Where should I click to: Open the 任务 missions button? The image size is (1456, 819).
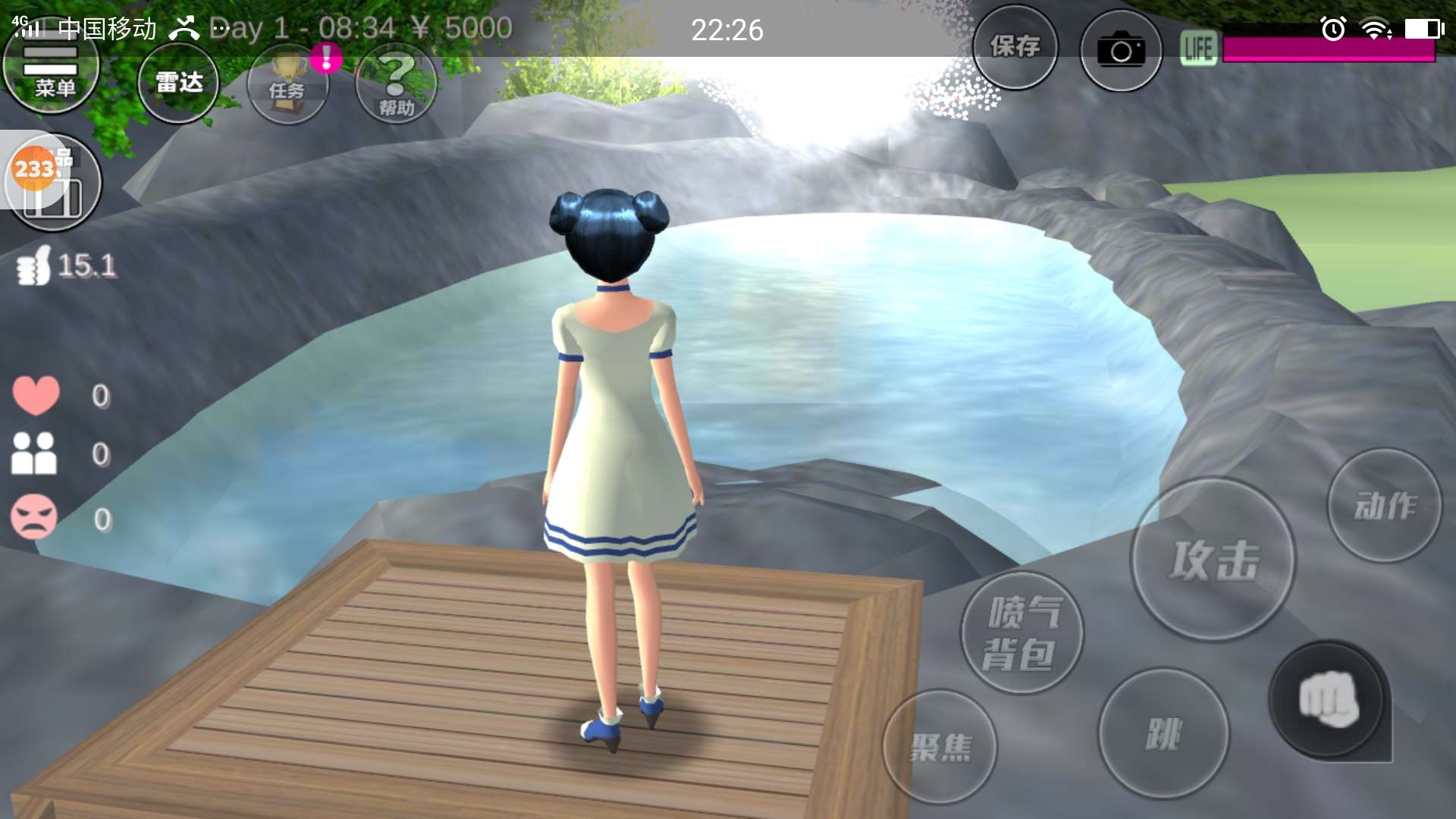287,85
